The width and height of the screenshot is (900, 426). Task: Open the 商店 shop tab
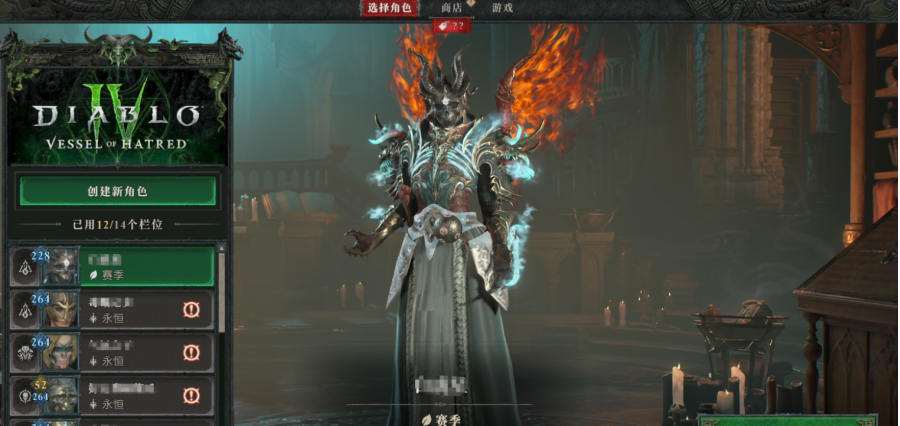tap(452, 8)
